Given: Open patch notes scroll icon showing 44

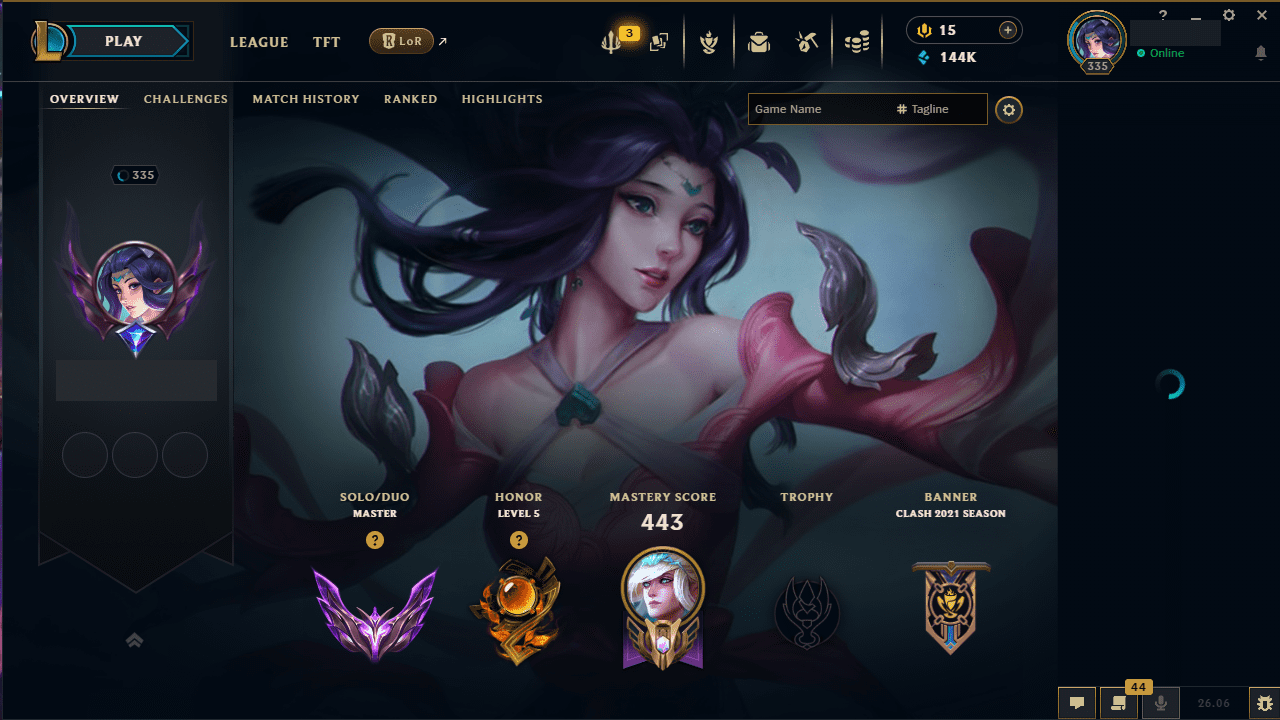Looking at the screenshot, I should (1118, 703).
